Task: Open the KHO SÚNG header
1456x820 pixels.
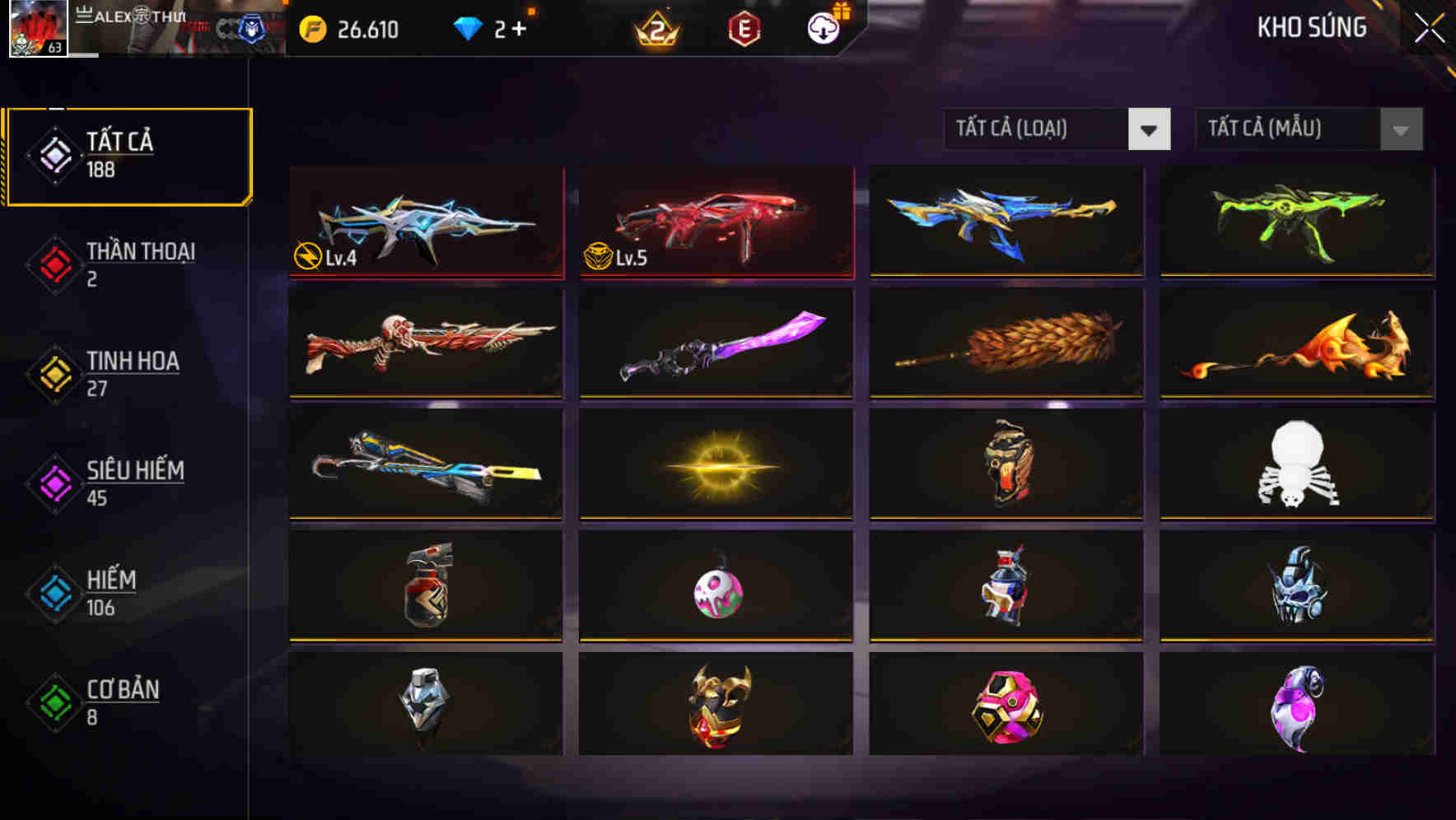Action: [x=1311, y=27]
